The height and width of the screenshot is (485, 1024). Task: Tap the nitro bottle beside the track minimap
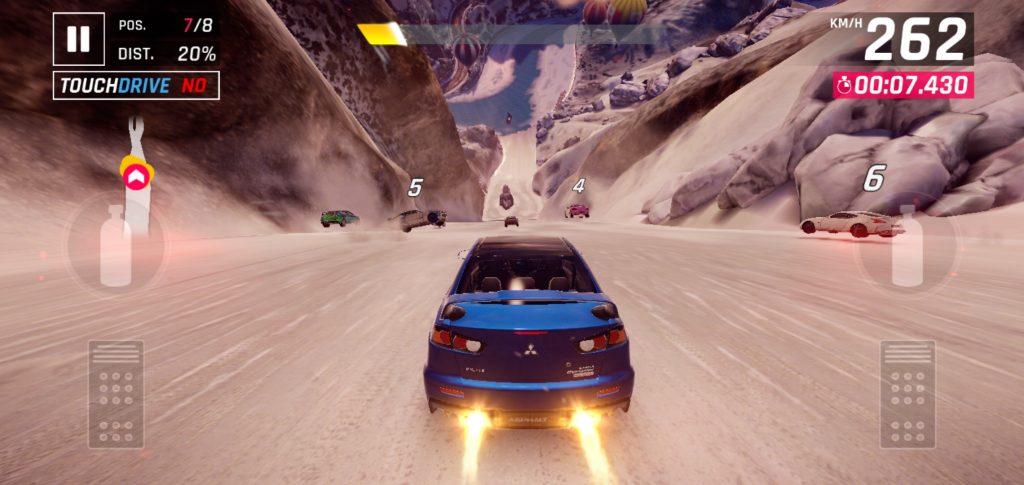115,247
